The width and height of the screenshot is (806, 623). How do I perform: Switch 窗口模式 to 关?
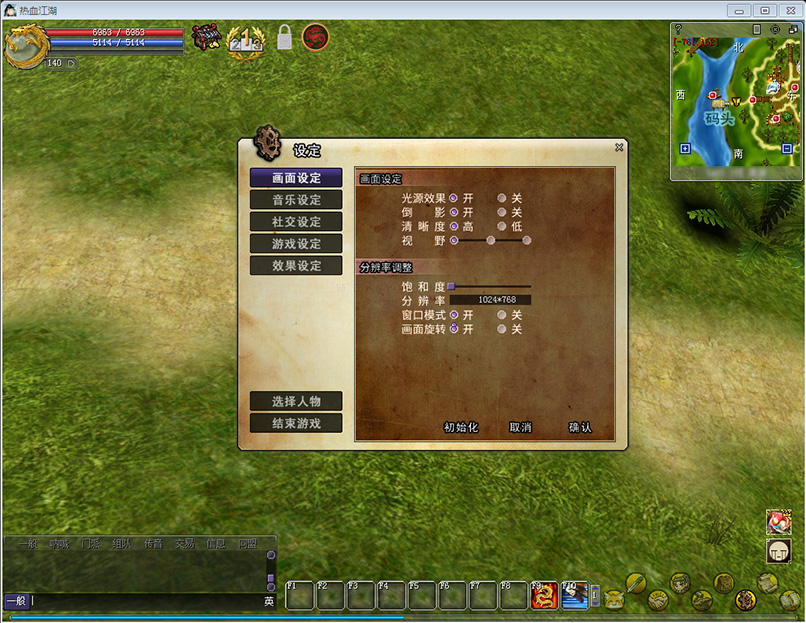click(x=502, y=315)
